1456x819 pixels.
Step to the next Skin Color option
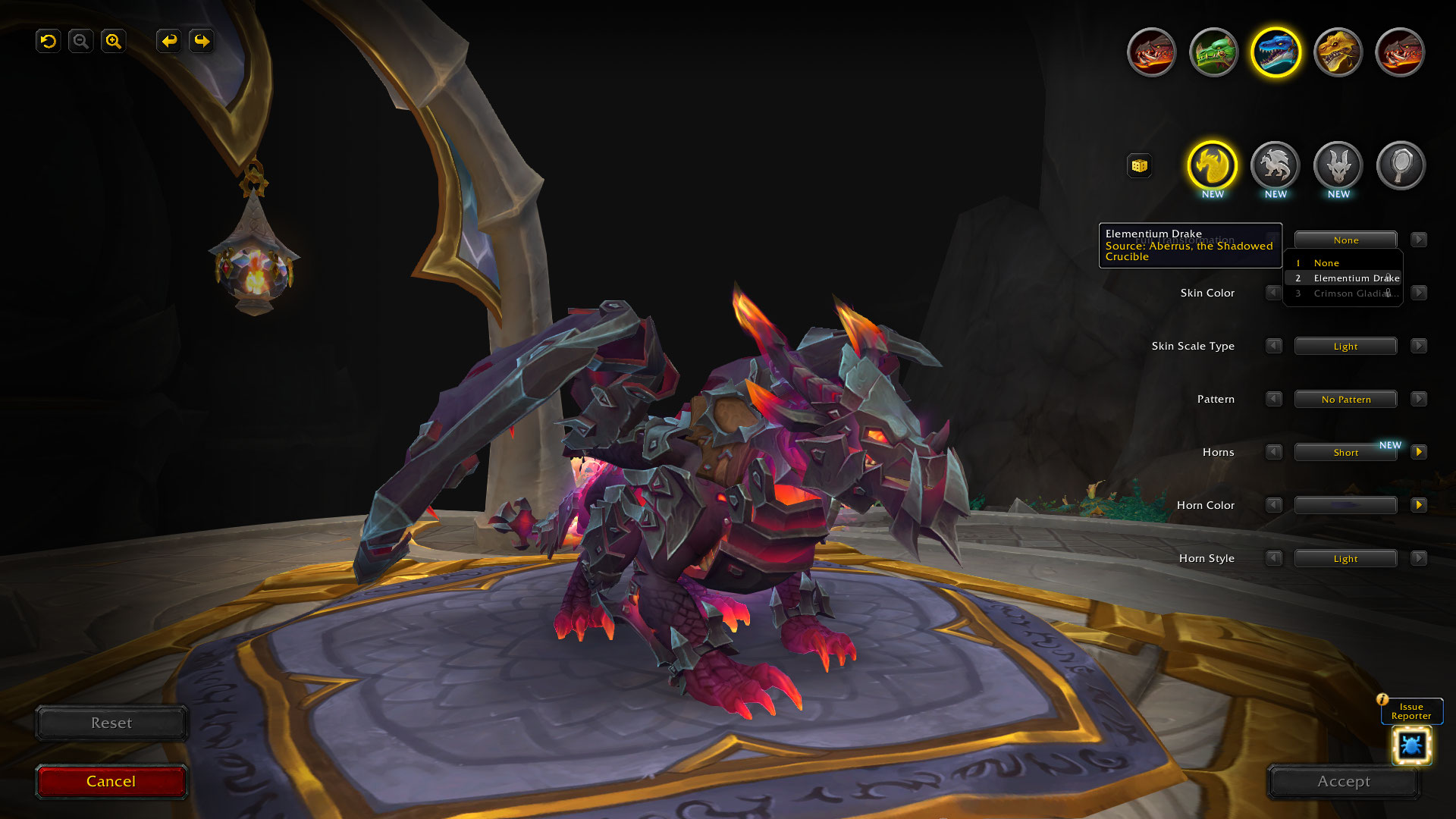tap(1419, 293)
